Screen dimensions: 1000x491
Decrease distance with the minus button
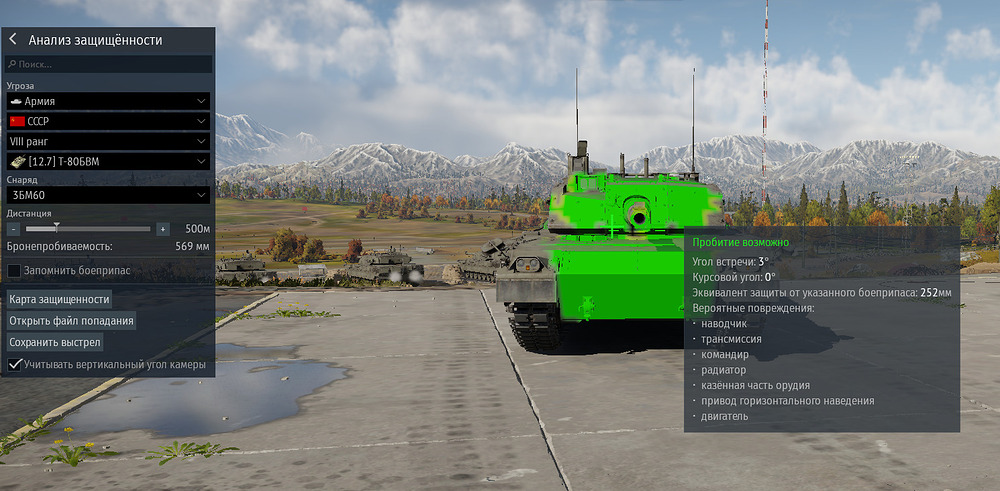click(14, 229)
